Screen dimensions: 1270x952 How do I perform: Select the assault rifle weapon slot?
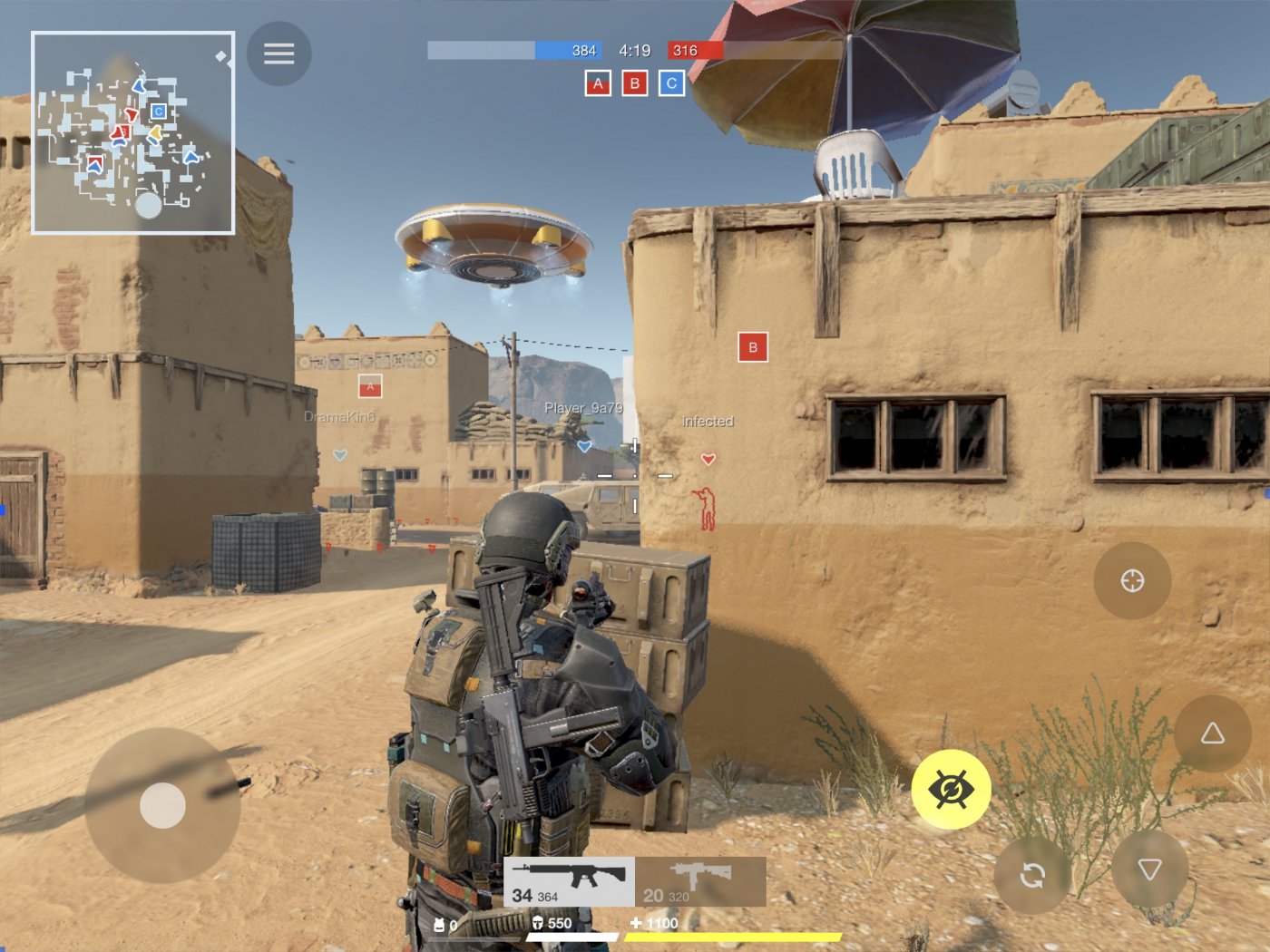(570, 880)
